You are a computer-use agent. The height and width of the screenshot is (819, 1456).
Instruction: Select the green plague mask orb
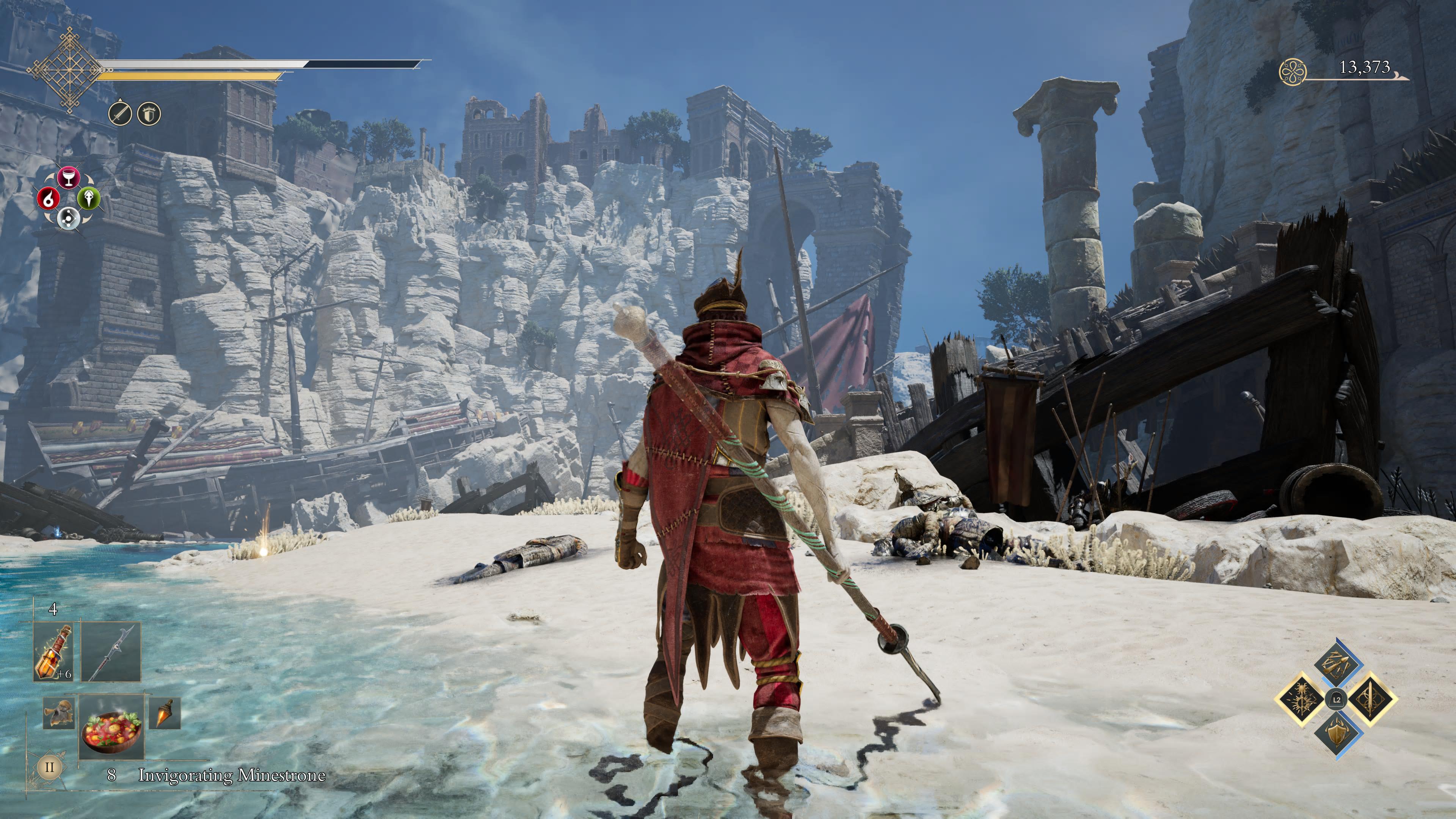point(89,198)
